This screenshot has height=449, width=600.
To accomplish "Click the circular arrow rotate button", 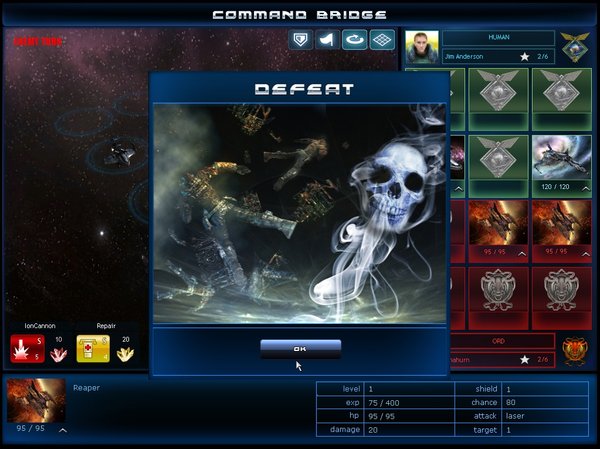I will (354, 40).
